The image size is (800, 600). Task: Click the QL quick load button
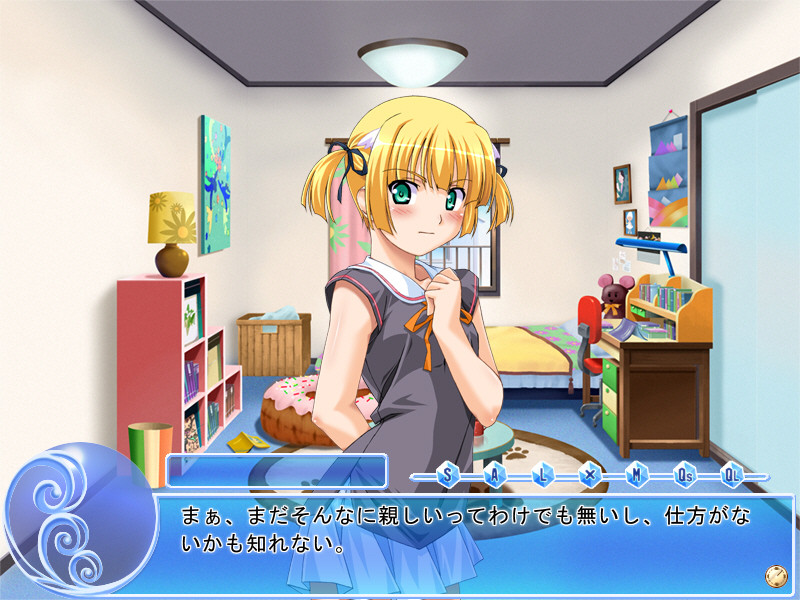point(731,475)
